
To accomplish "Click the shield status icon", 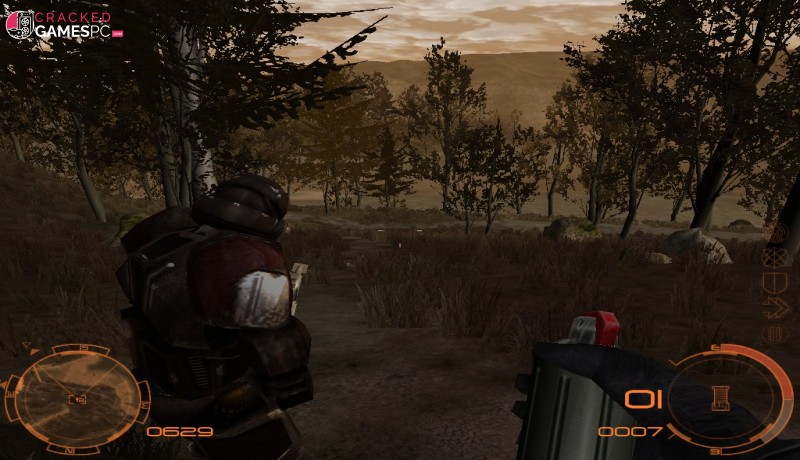I will pos(773,283).
